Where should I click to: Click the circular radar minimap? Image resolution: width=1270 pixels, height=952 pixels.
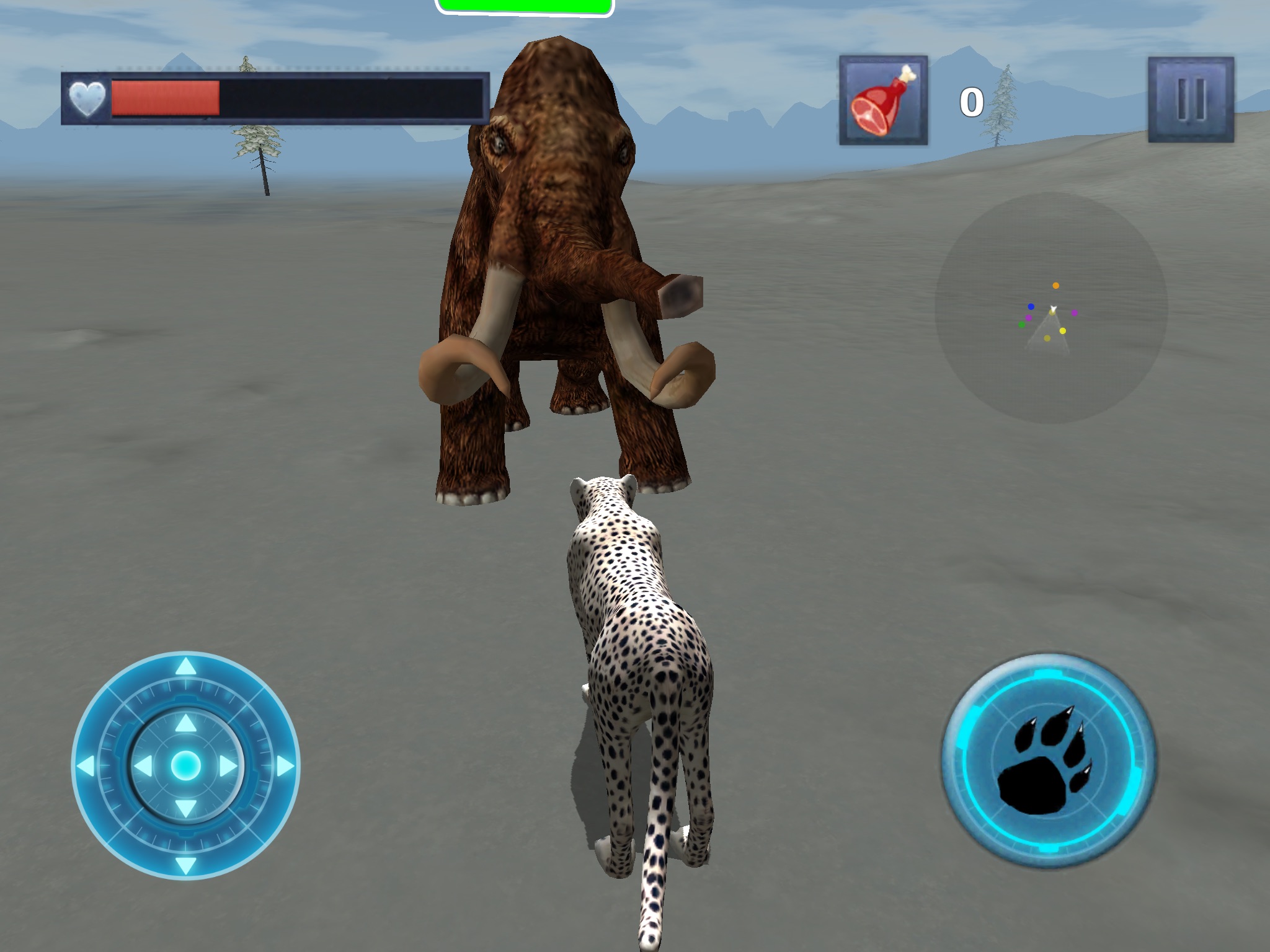point(1051,308)
